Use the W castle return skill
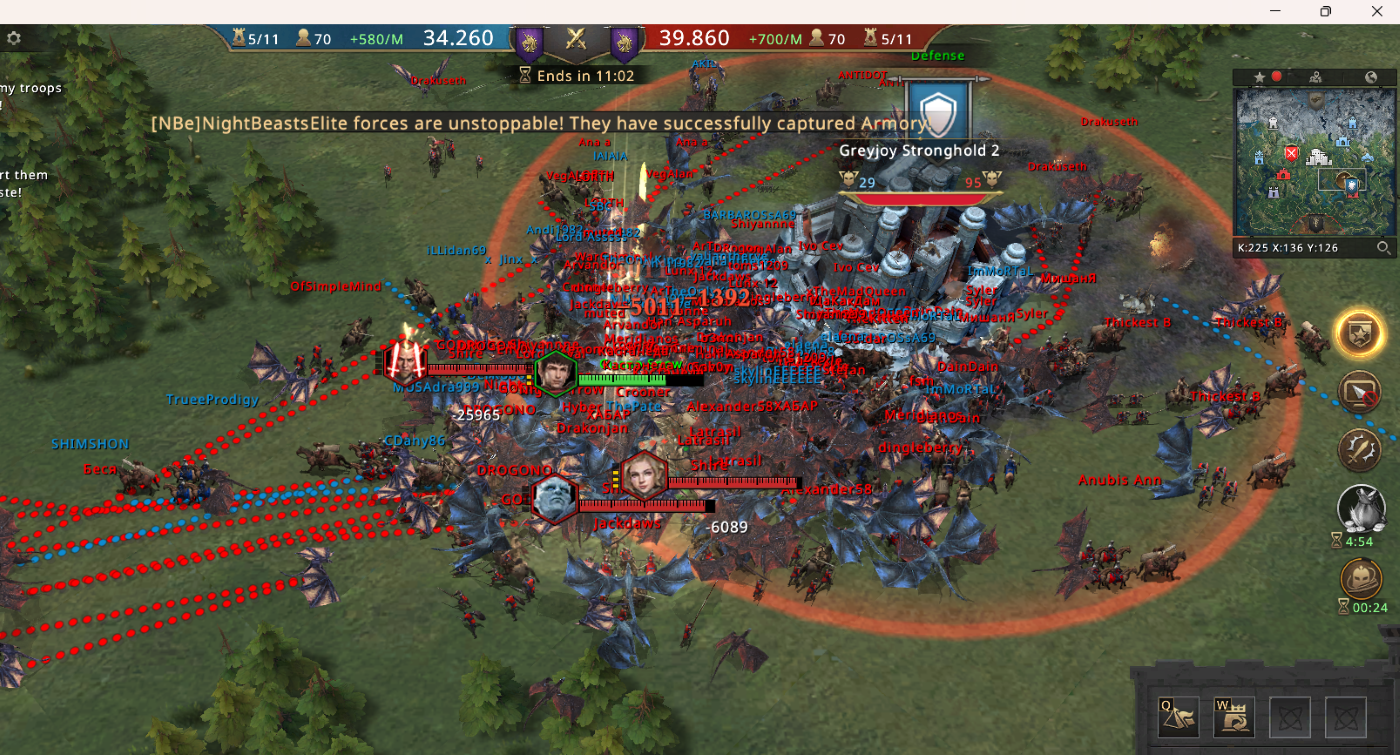The image size is (1400, 755). (1234, 718)
